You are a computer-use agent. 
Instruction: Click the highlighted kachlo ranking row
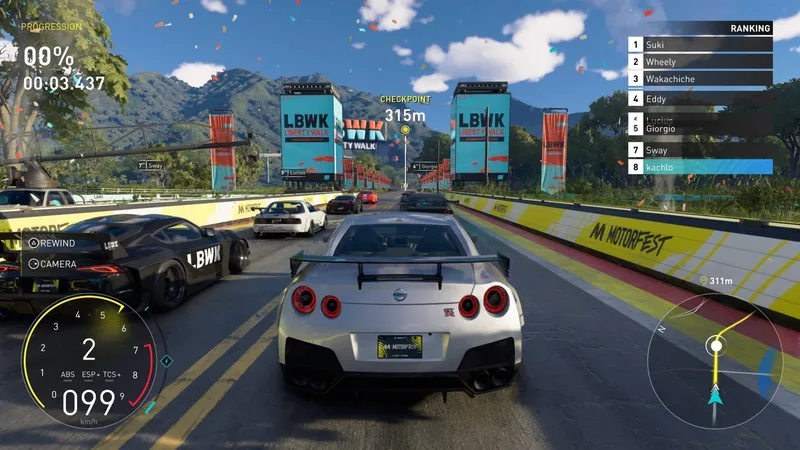point(700,167)
